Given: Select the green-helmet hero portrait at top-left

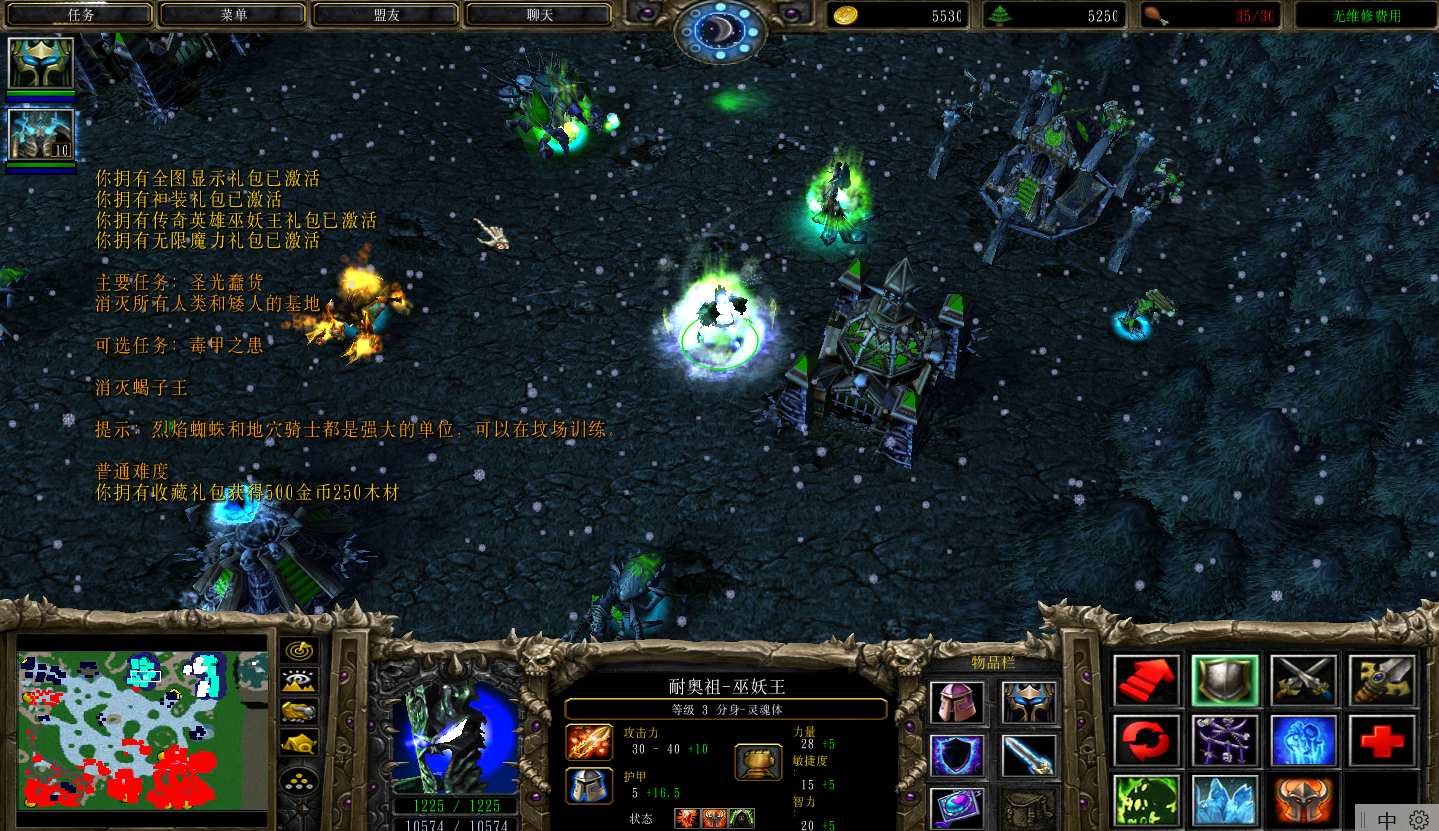Looking at the screenshot, I should coord(41,64).
